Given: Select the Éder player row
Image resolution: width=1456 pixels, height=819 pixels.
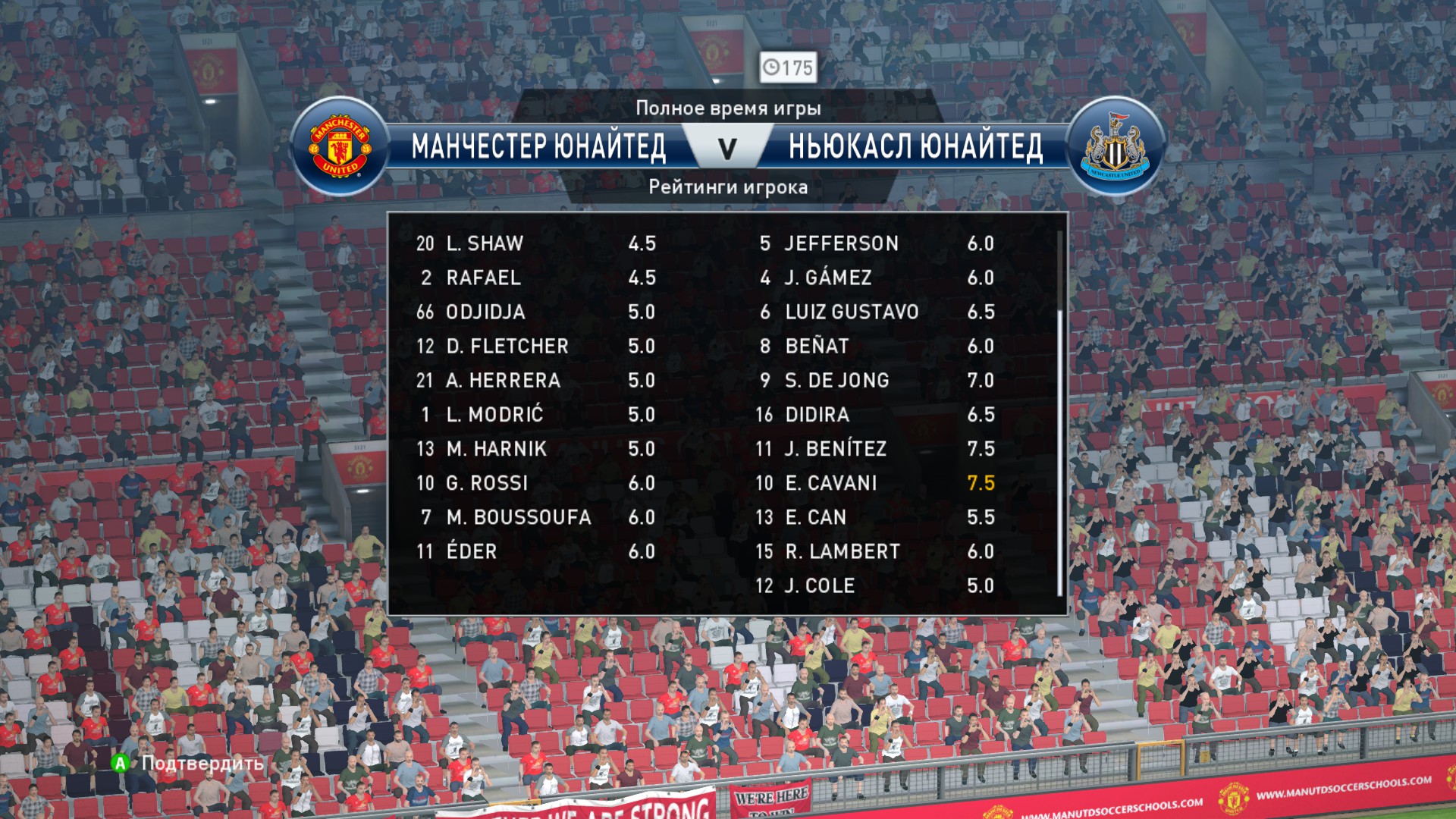Looking at the screenshot, I should [535, 551].
